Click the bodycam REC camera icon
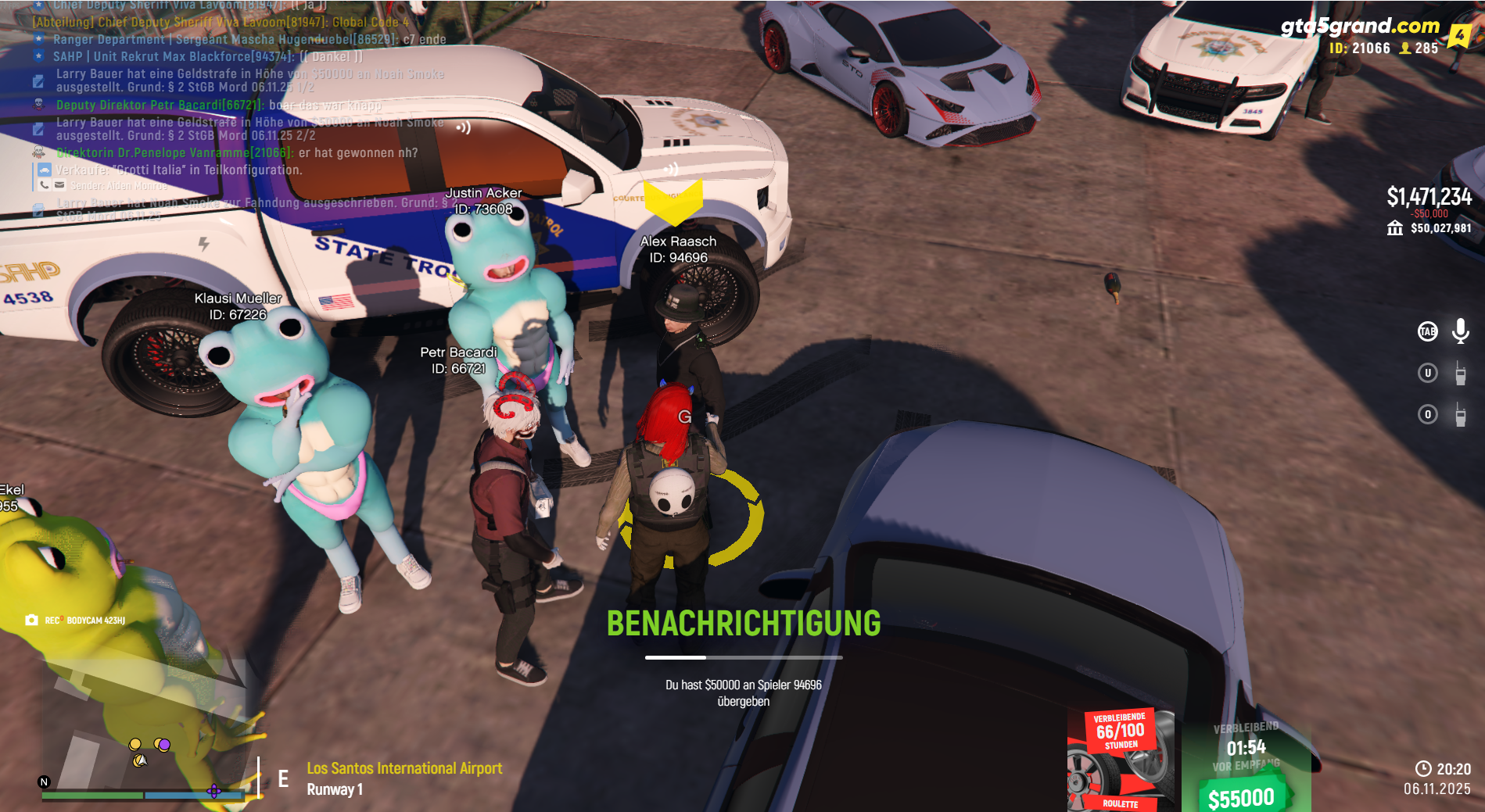The width and height of the screenshot is (1485, 812). (30, 619)
